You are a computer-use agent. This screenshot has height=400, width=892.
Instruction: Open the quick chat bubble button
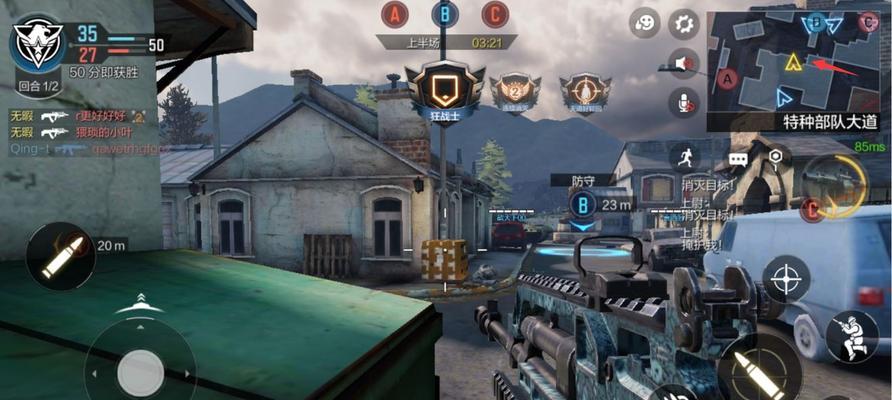tap(739, 158)
